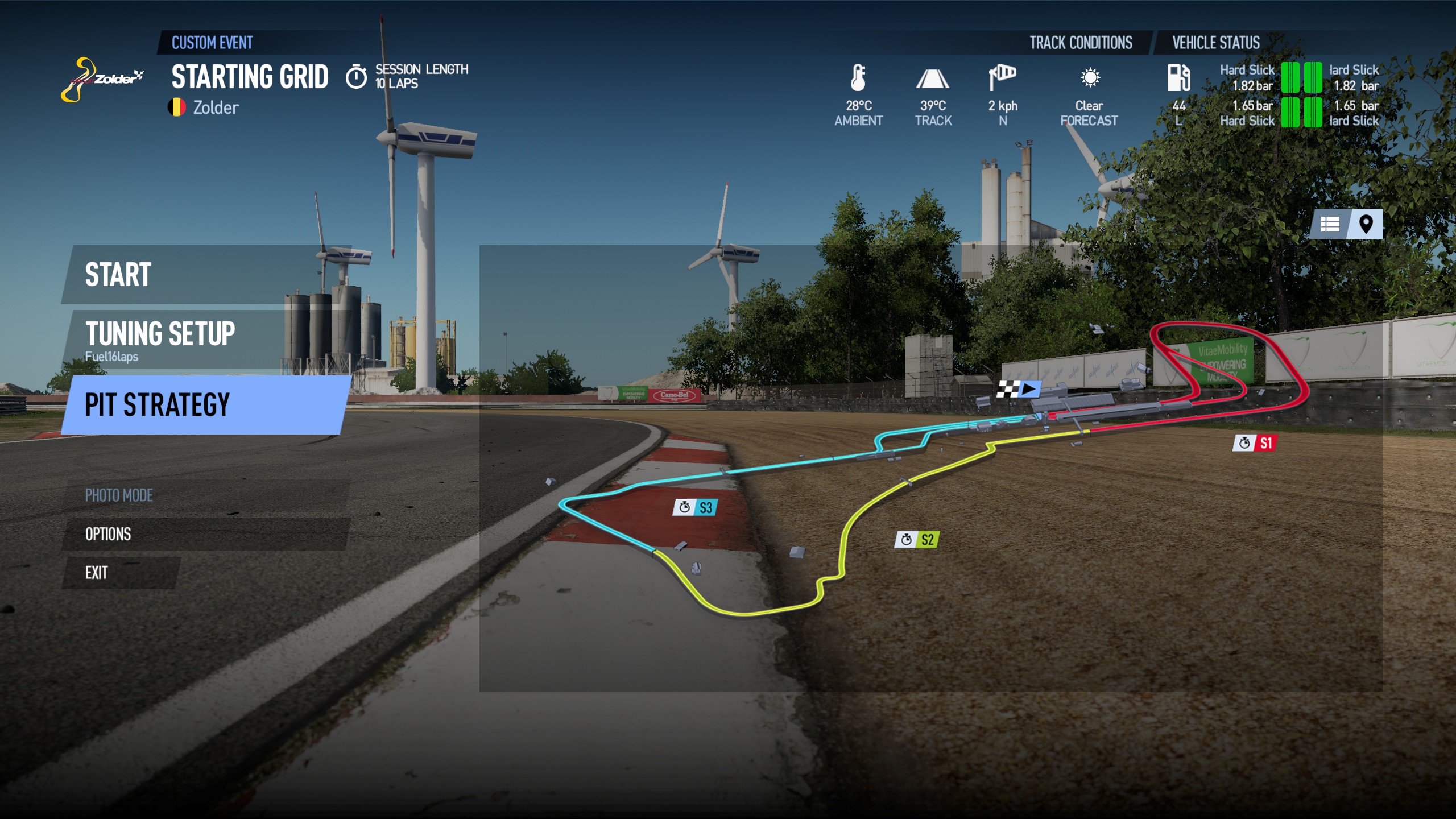This screenshot has height=819, width=1456.
Task: Open PIT STRATEGY settings
Action: tap(158, 405)
